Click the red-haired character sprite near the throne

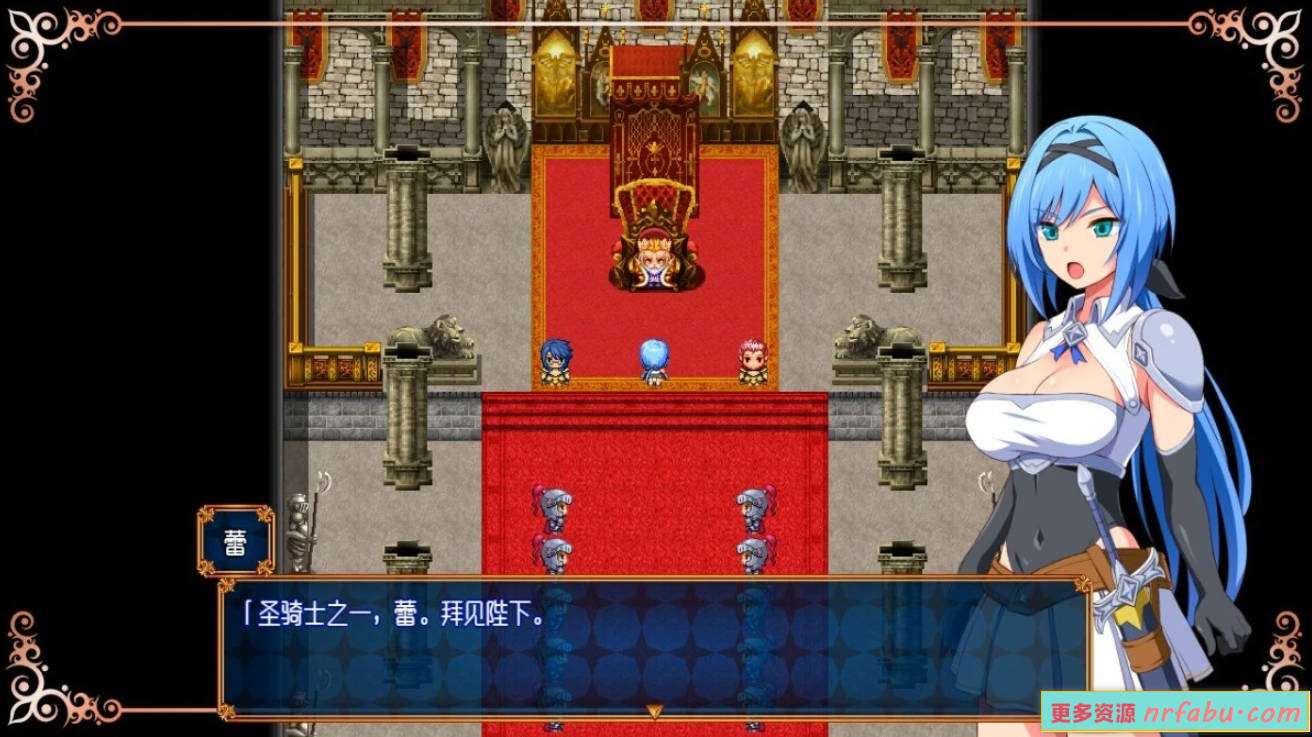coord(752,358)
